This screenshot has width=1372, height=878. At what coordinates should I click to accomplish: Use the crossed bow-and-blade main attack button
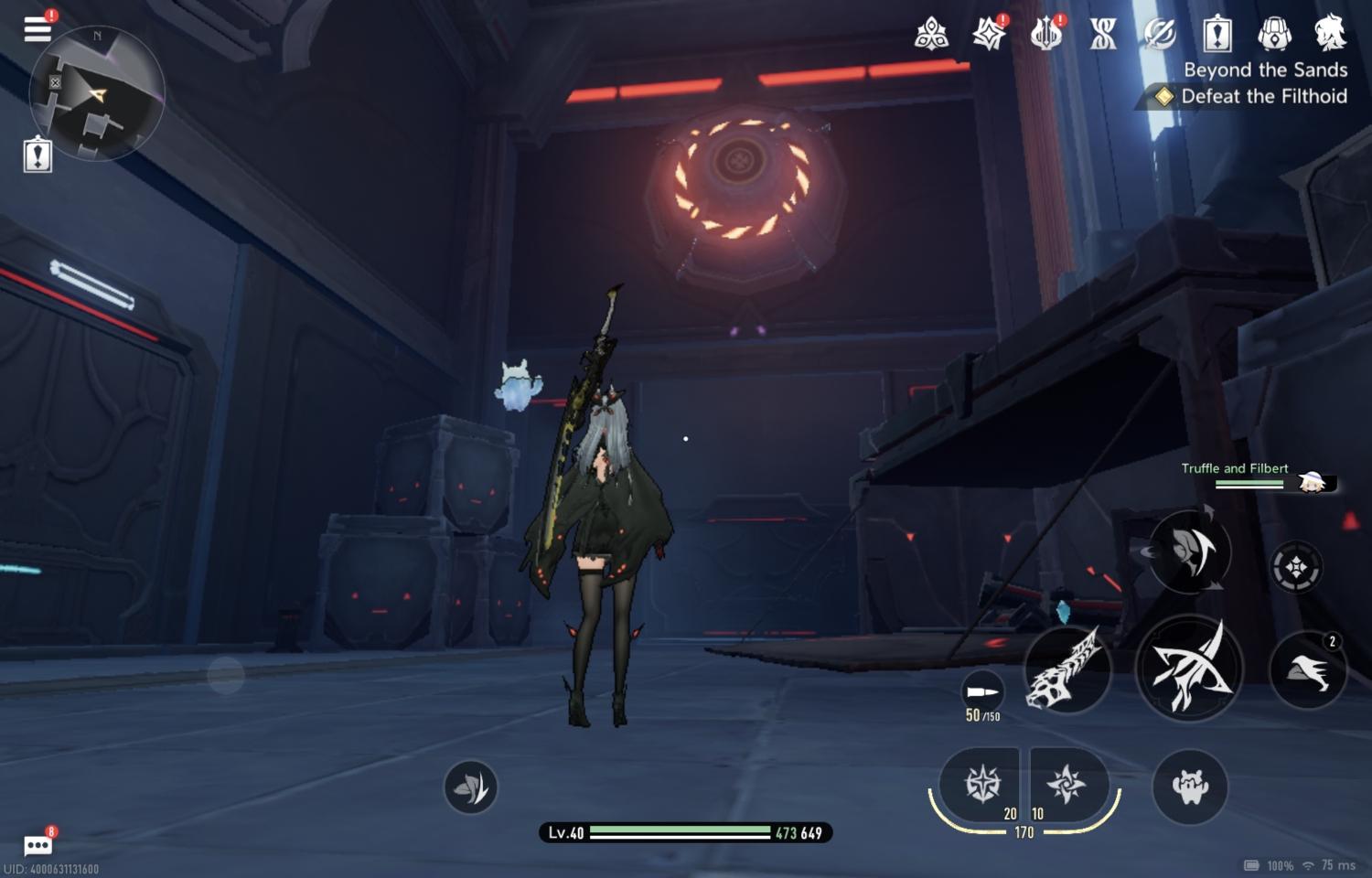pyautogui.click(x=1189, y=669)
